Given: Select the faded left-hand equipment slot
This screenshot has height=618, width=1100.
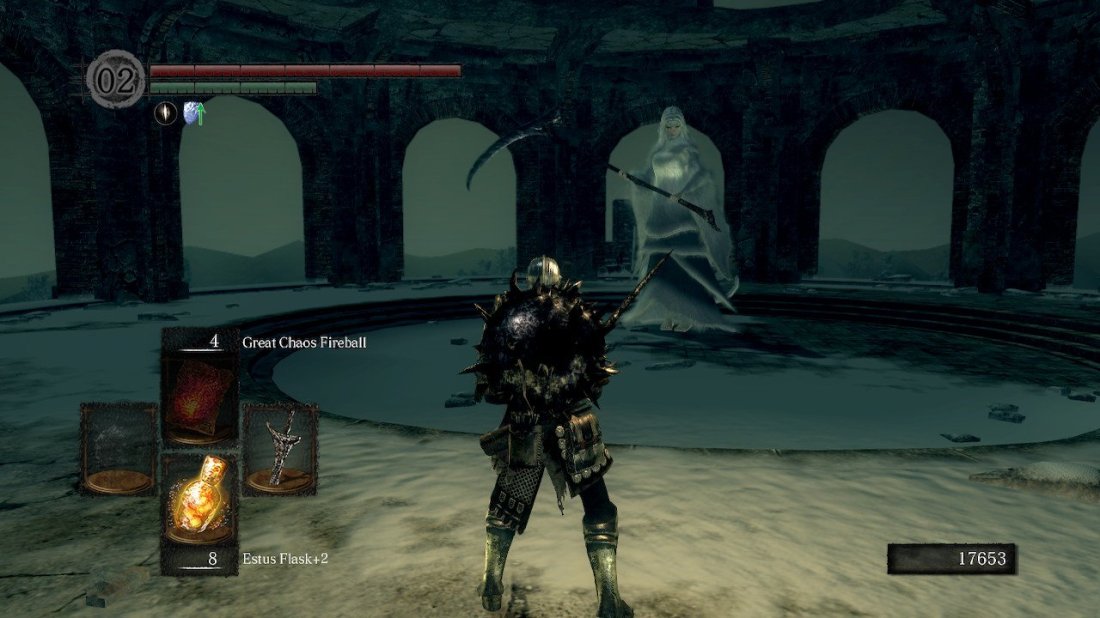Looking at the screenshot, I should click(x=119, y=449).
